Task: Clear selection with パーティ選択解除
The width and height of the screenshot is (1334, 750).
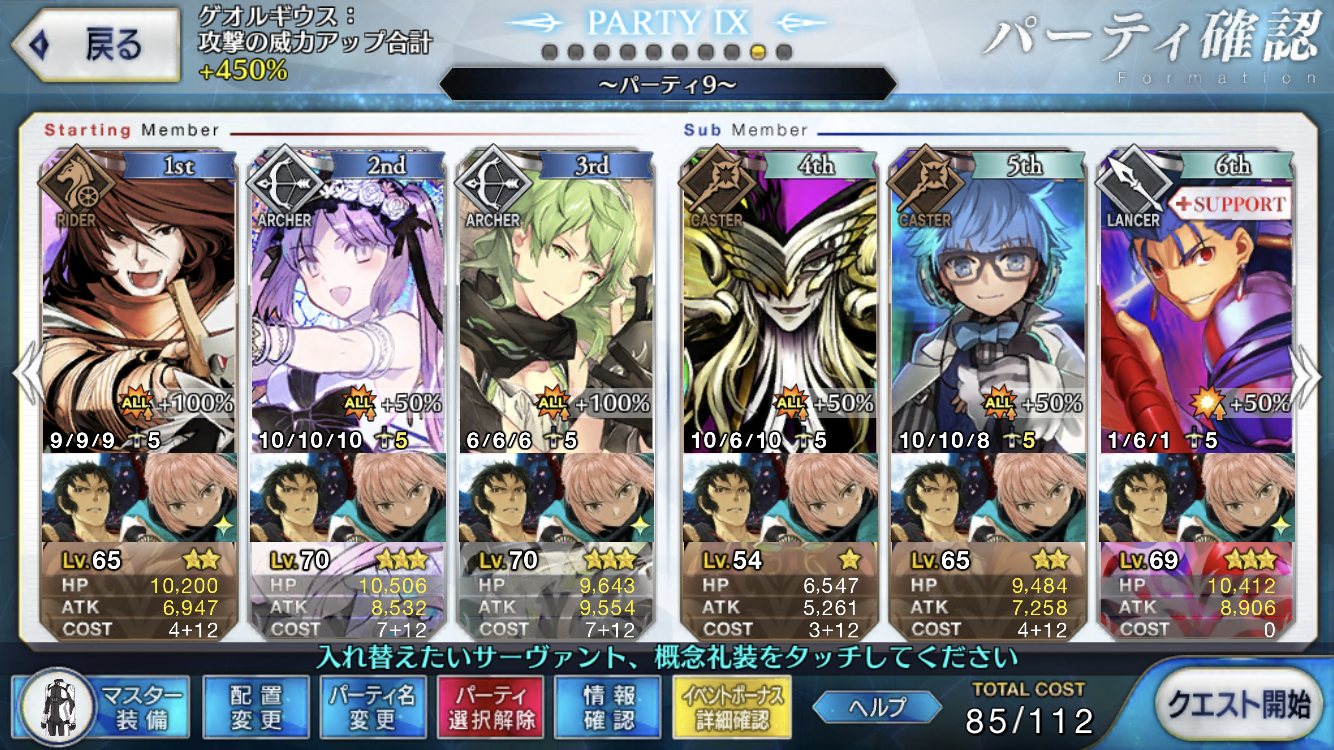Action: pyautogui.click(x=490, y=707)
